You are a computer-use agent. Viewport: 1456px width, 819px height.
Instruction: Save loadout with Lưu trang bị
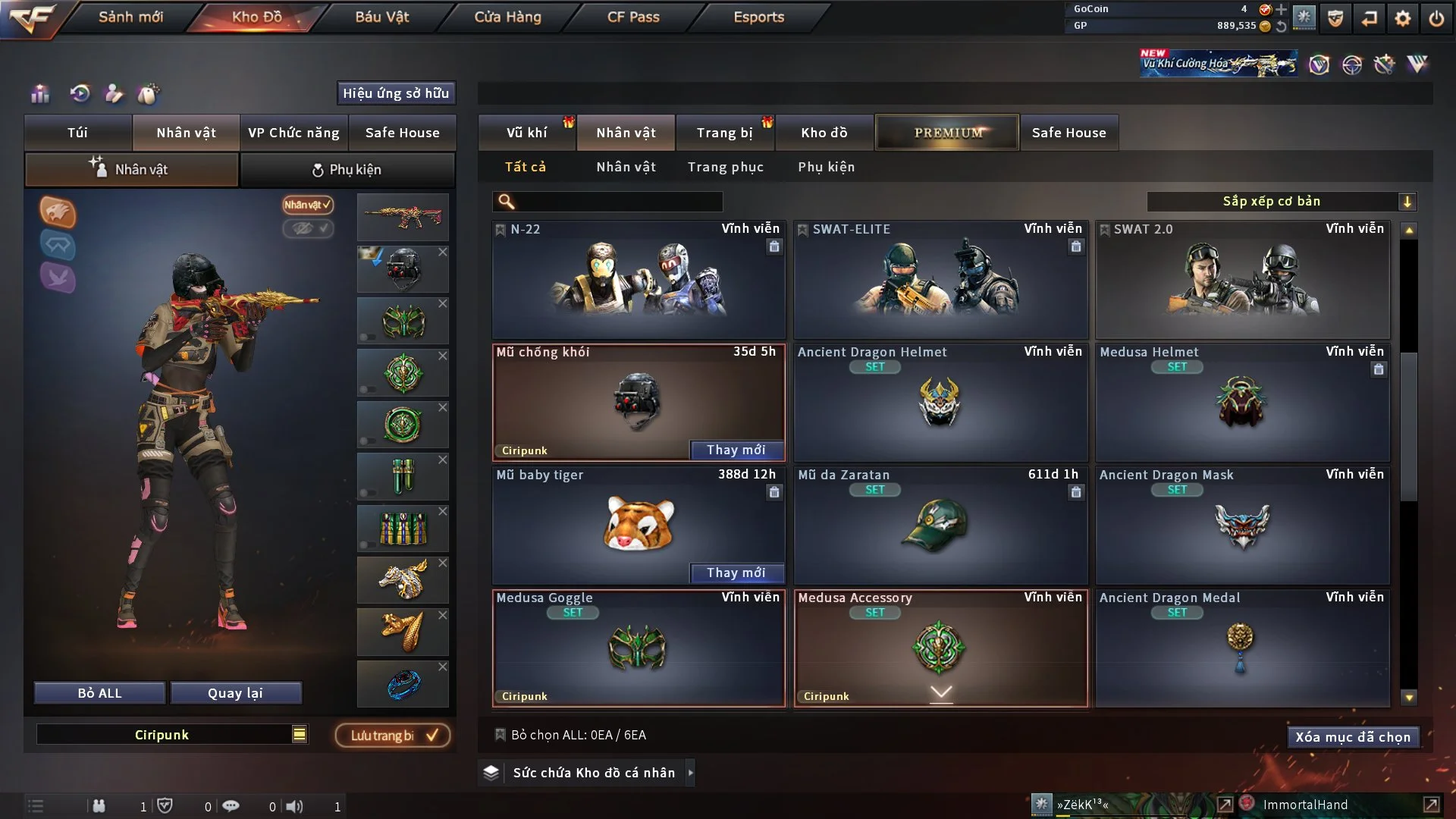[393, 736]
